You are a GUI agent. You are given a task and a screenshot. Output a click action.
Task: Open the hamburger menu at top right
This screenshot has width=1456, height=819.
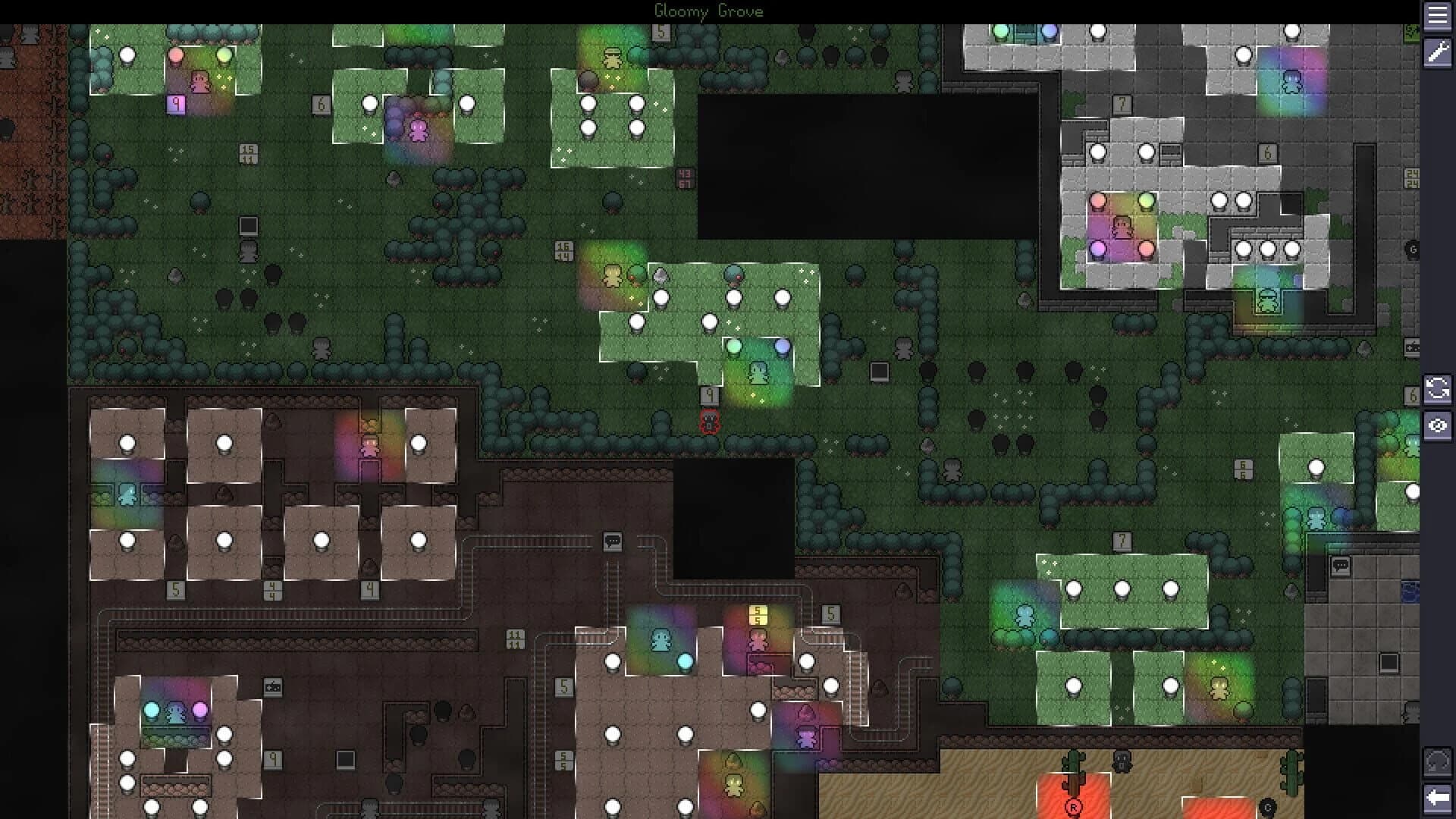1439,17
